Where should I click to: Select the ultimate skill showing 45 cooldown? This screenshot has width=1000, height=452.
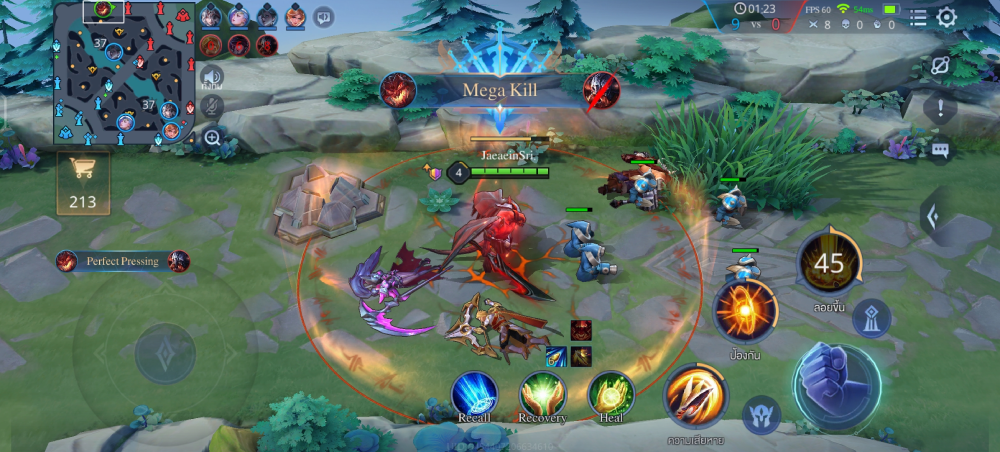(829, 263)
